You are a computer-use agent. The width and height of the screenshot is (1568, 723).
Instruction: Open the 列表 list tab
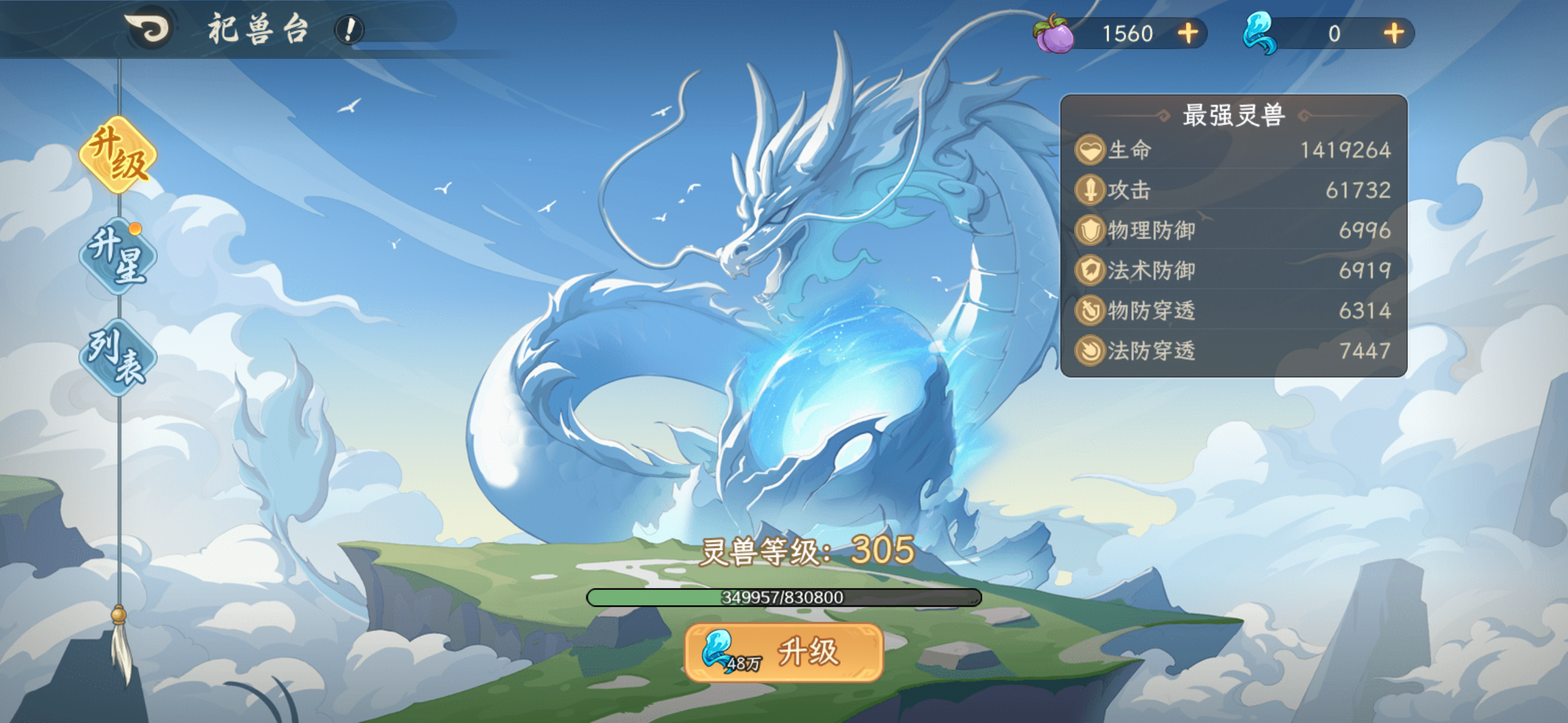(118, 355)
